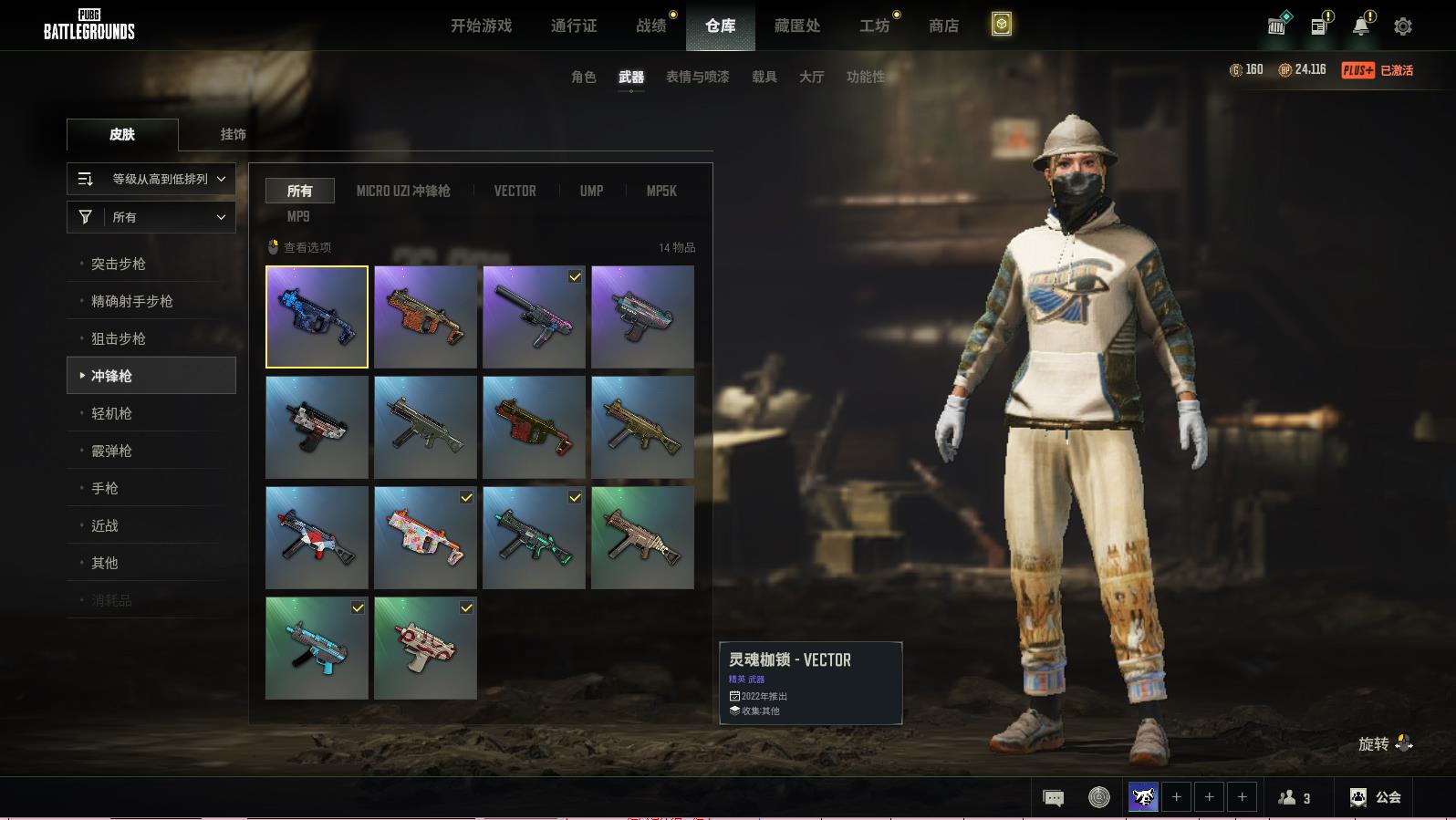Select the 角色 character sub-tab
The height and width of the screenshot is (820, 1456).
click(x=583, y=77)
